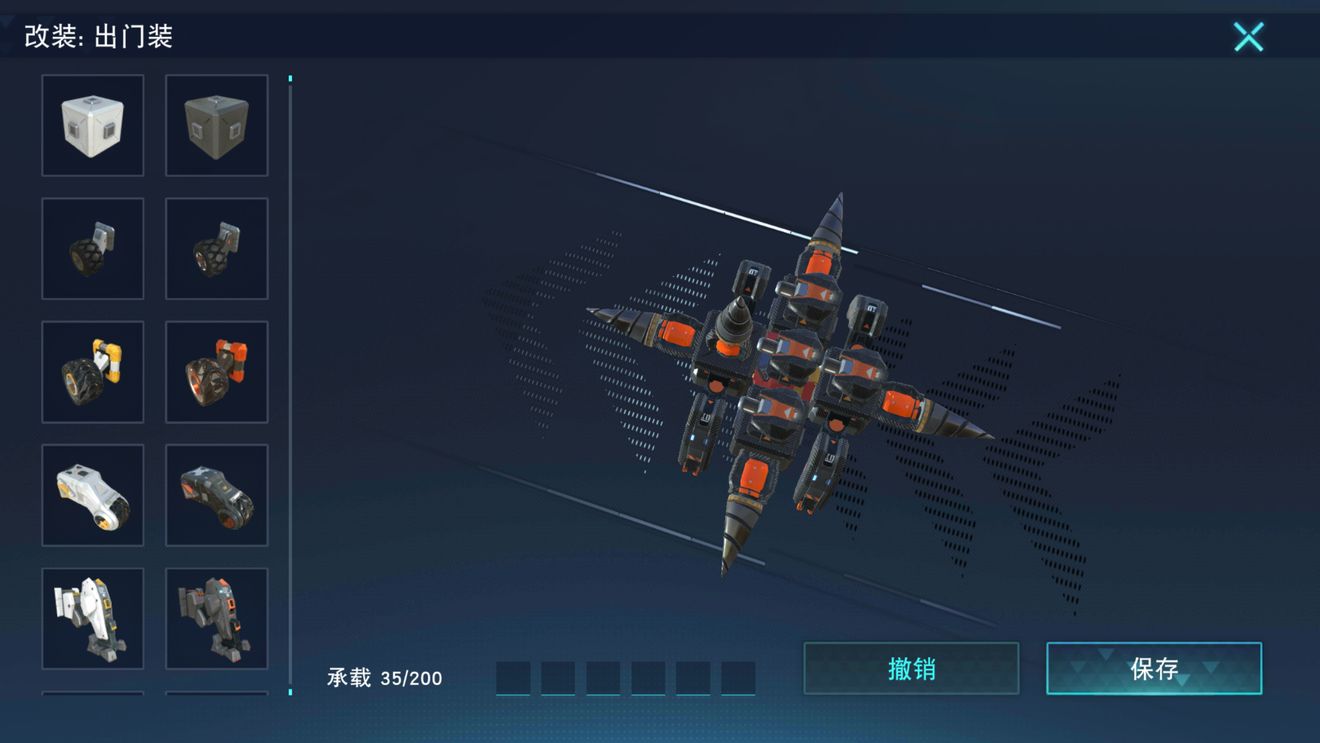Click the parts list scrollbar marker

(x=291, y=80)
